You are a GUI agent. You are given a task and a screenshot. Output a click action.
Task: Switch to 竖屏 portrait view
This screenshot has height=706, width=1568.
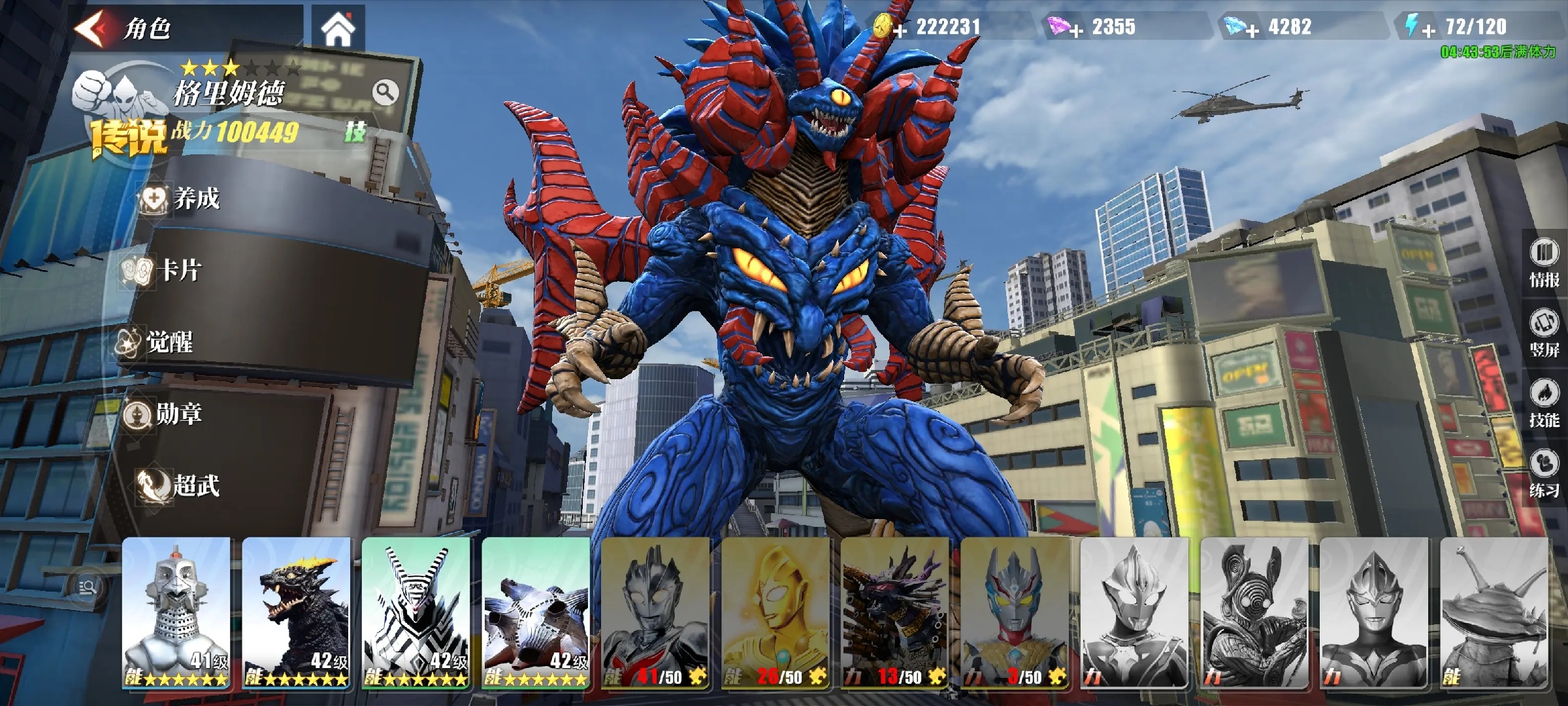pos(1544,333)
